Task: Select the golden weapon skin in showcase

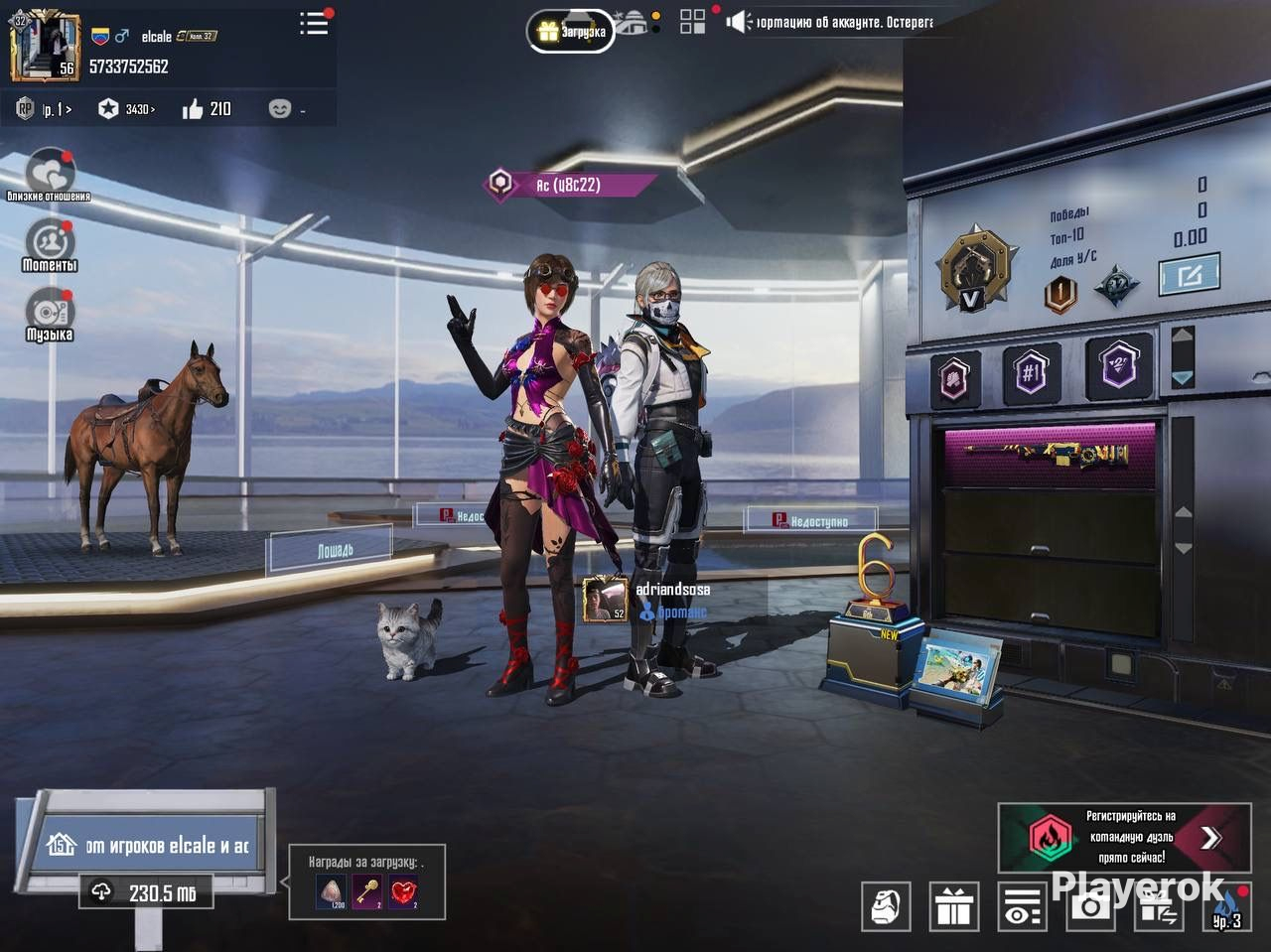Action: click(x=1049, y=458)
